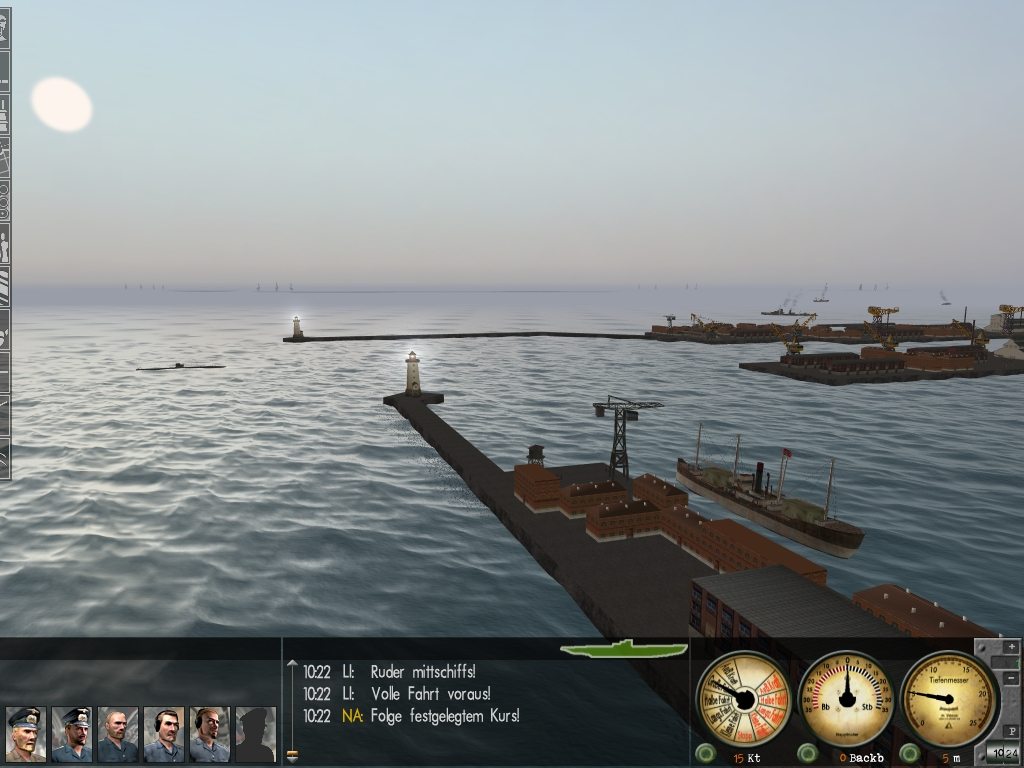Choose the bareheaded officer portrait without headphones
1024x768 pixels.
(x=118, y=734)
